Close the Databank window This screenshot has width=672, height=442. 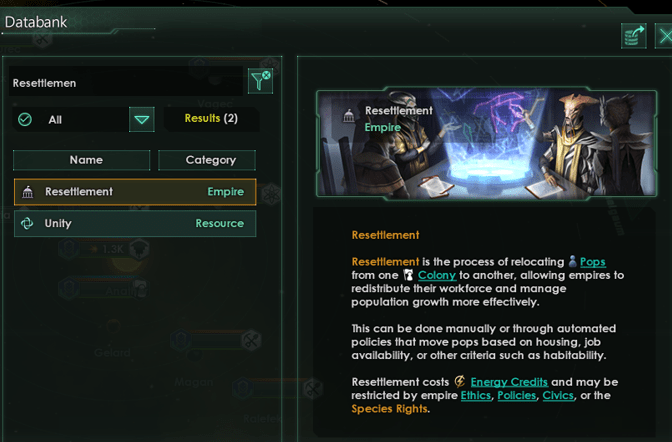click(663, 38)
